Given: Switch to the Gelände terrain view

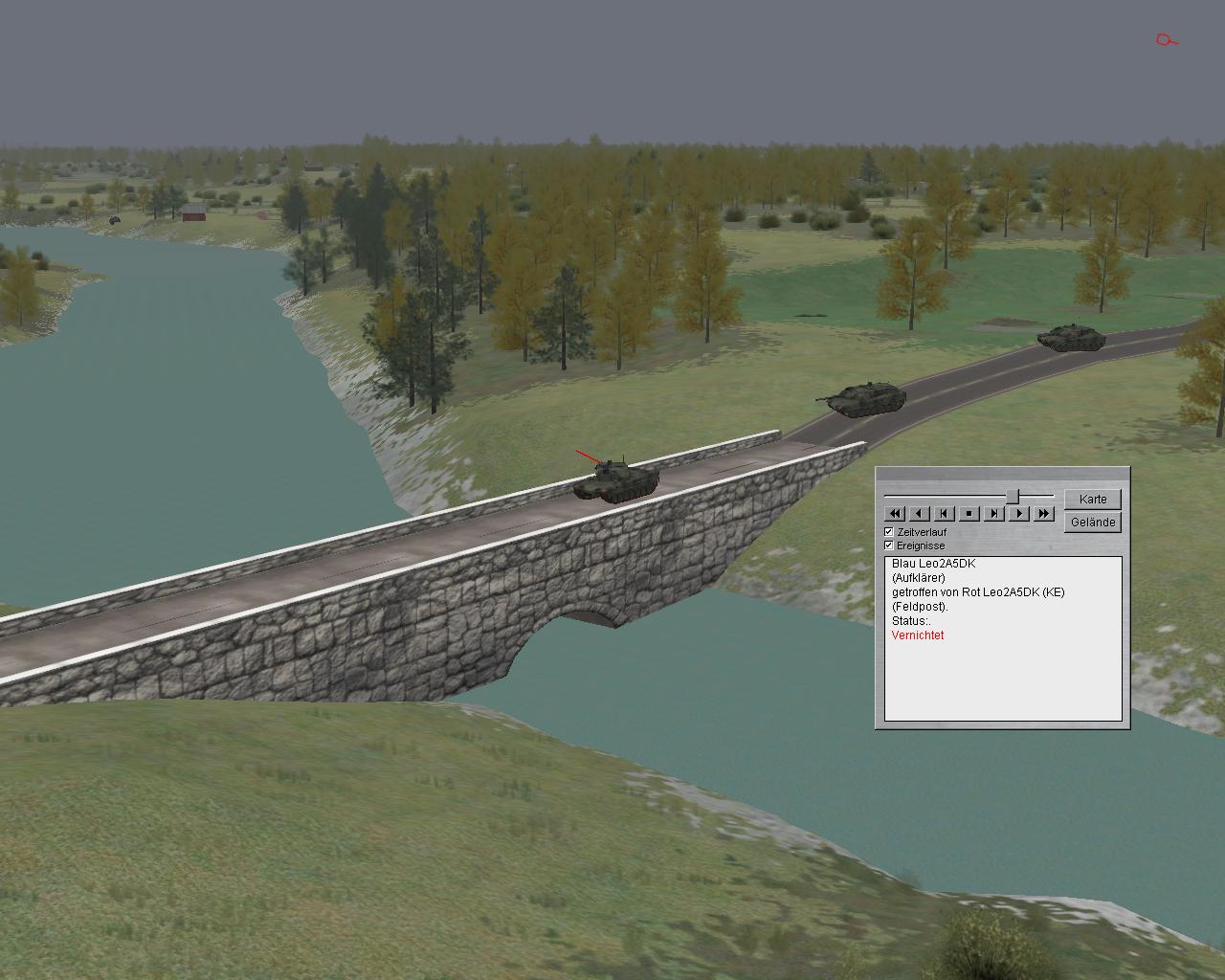Looking at the screenshot, I should (1092, 523).
